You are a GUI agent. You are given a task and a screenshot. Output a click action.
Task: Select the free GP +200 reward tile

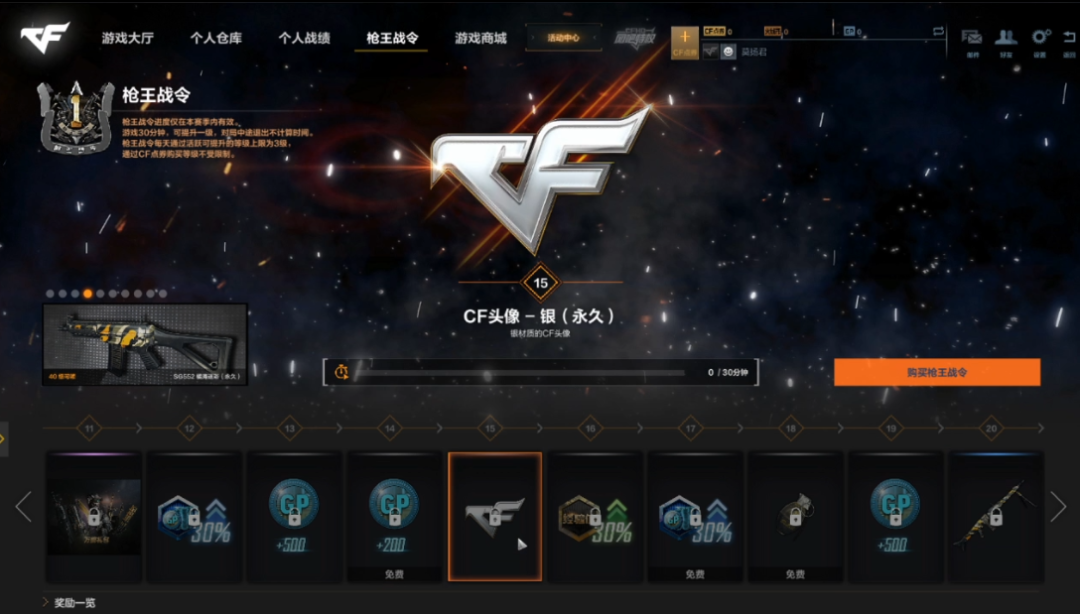394,515
